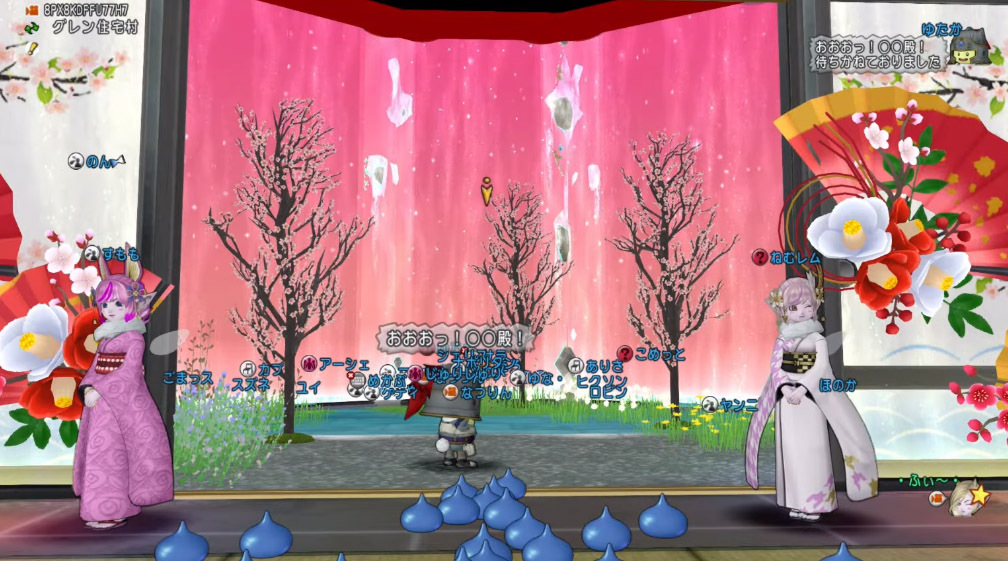Click ゆたか's chat message bubble
Image resolution: width=1008 pixels, height=561 pixels.
click(878, 54)
